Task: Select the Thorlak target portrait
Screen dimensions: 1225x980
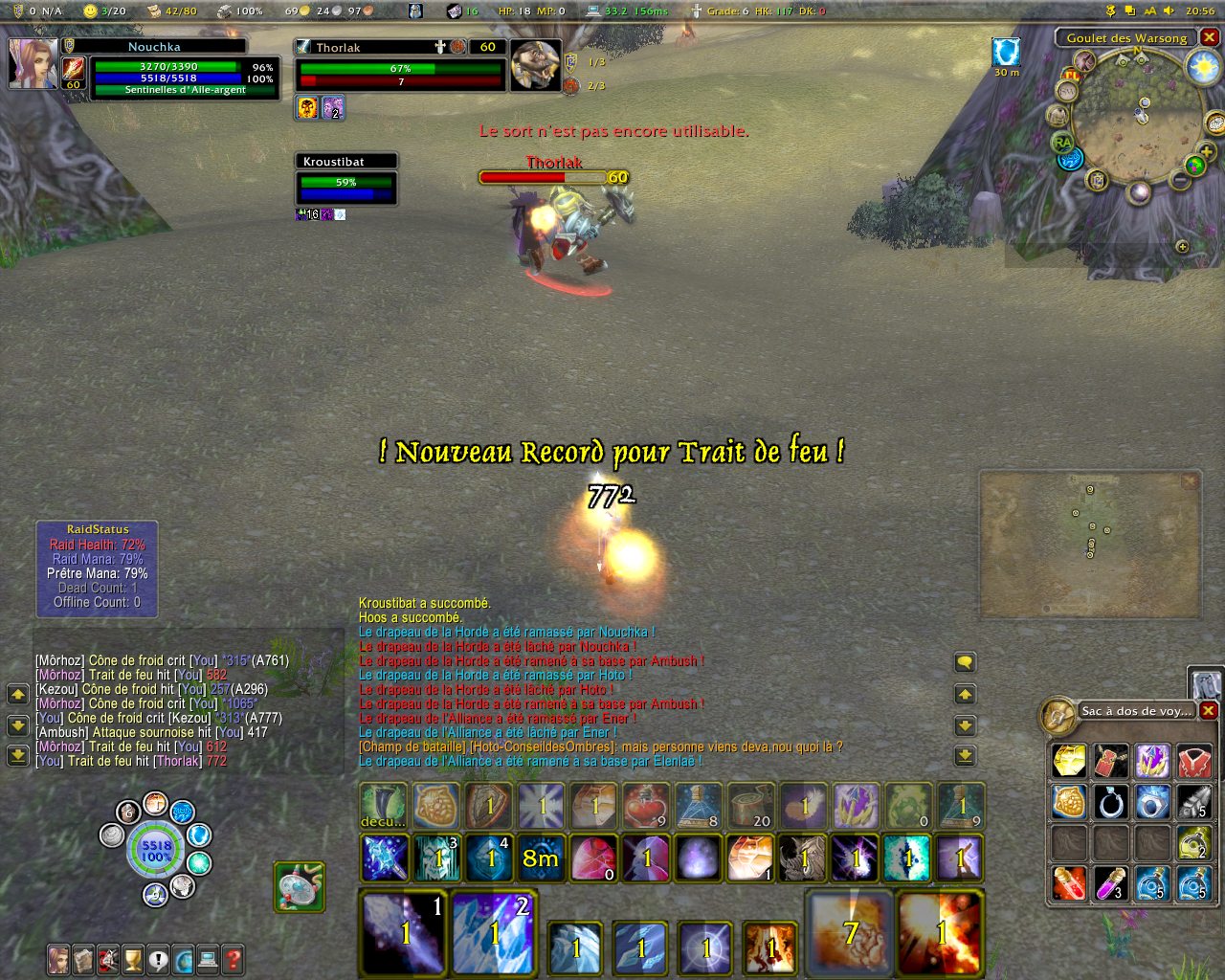Action: coord(536,65)
